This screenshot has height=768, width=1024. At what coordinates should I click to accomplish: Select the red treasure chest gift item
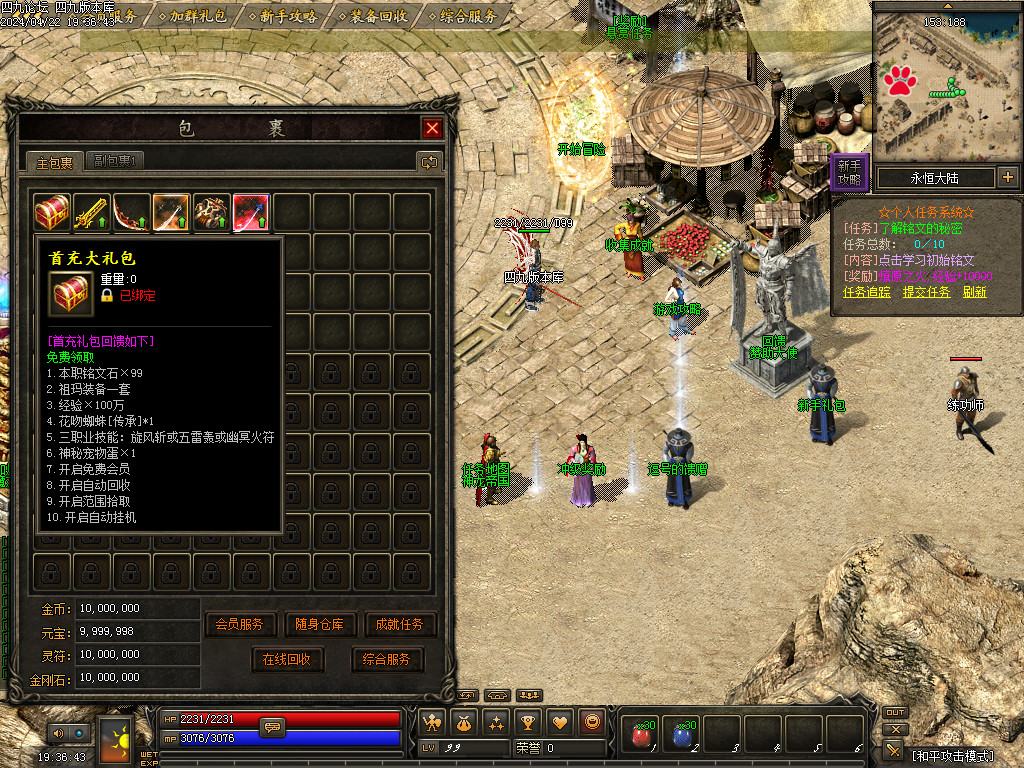click(52, 213)
